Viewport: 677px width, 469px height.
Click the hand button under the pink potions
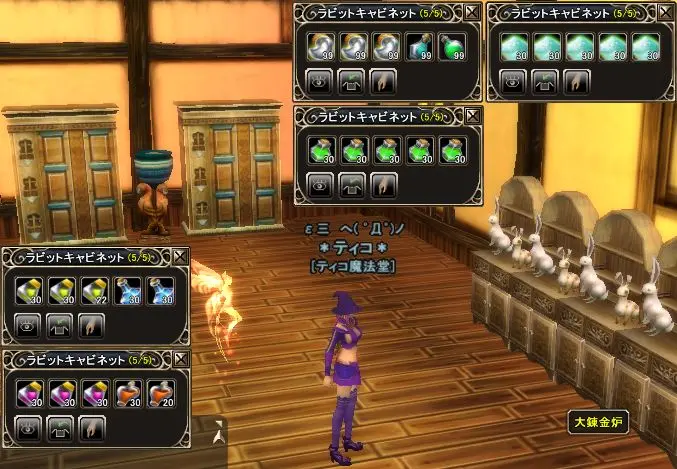click(92, 427)
